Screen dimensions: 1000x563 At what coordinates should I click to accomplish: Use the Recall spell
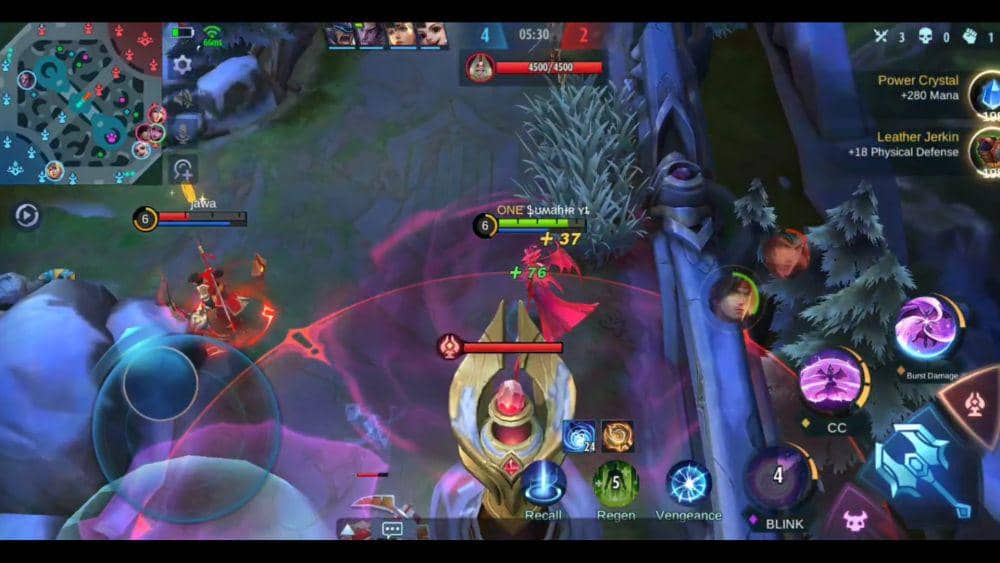coord(543,482)
